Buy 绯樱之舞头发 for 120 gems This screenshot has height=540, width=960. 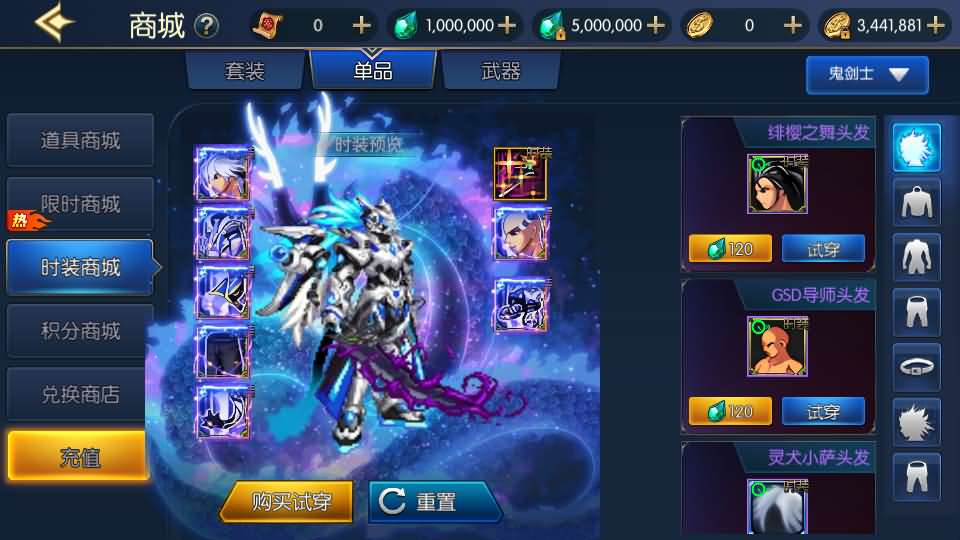pos(730,249)
